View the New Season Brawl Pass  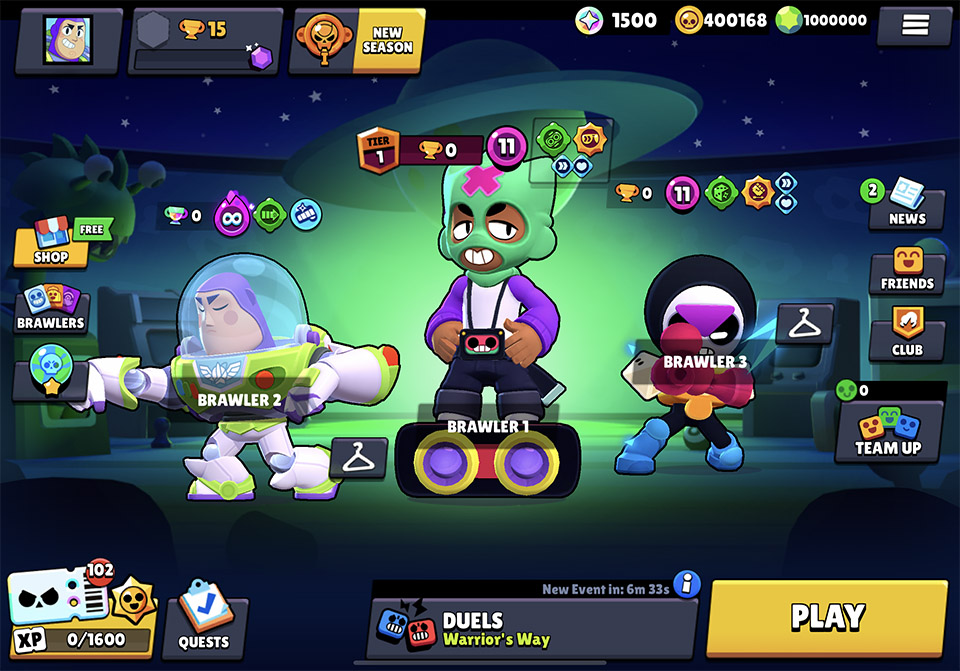pos(357,41)
